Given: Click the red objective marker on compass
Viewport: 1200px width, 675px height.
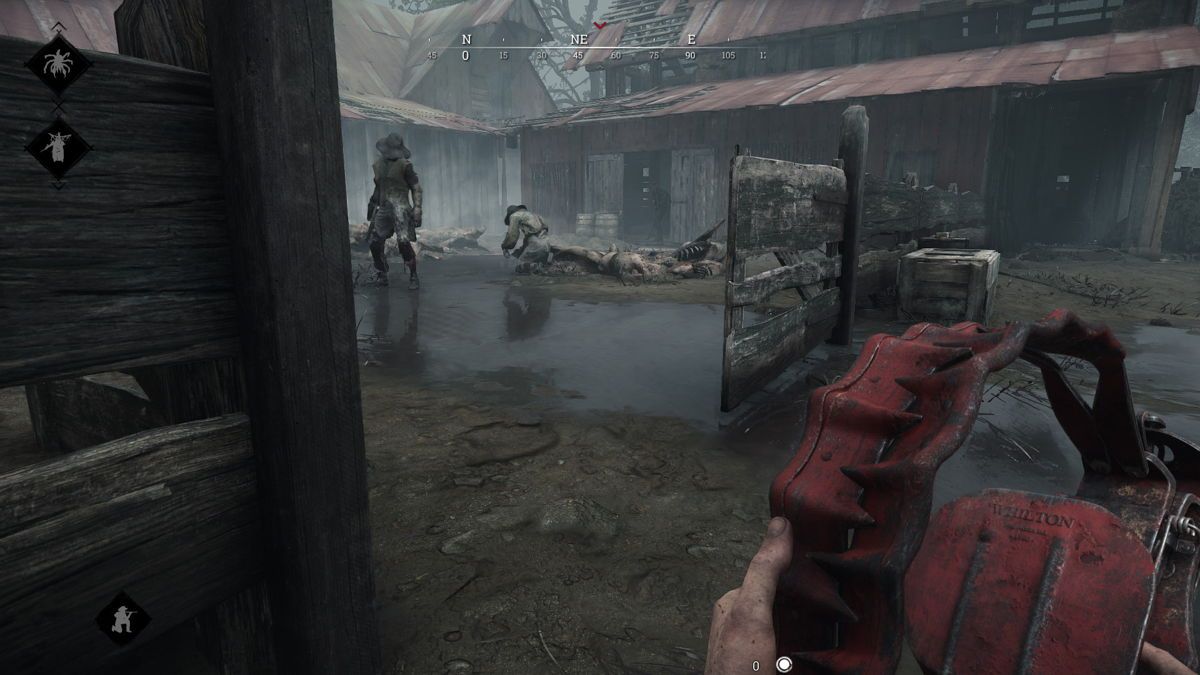Looking at the screenshot, I should [599, 25].
